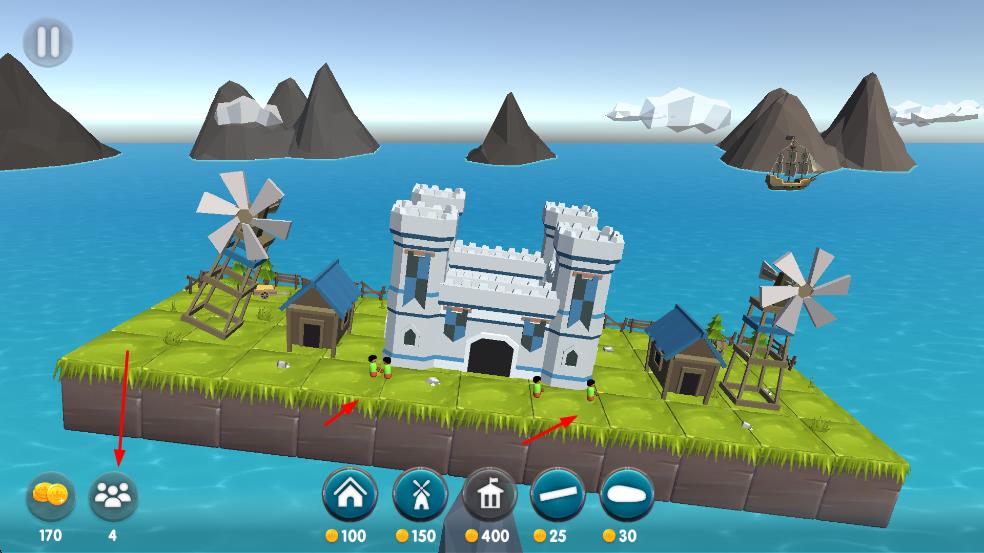Select the straight plank piece costing 25
This screenshot has width=984, height=553.
pos(557,494)
